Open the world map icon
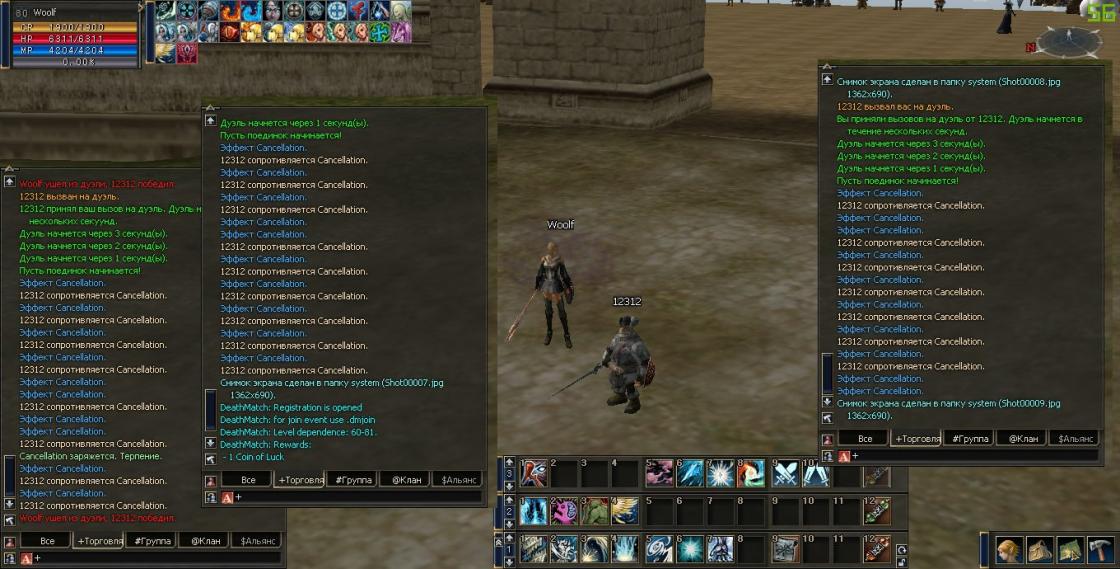Image resolution: width=1120 pixels, height=569 pixels. coord(1071,551)
